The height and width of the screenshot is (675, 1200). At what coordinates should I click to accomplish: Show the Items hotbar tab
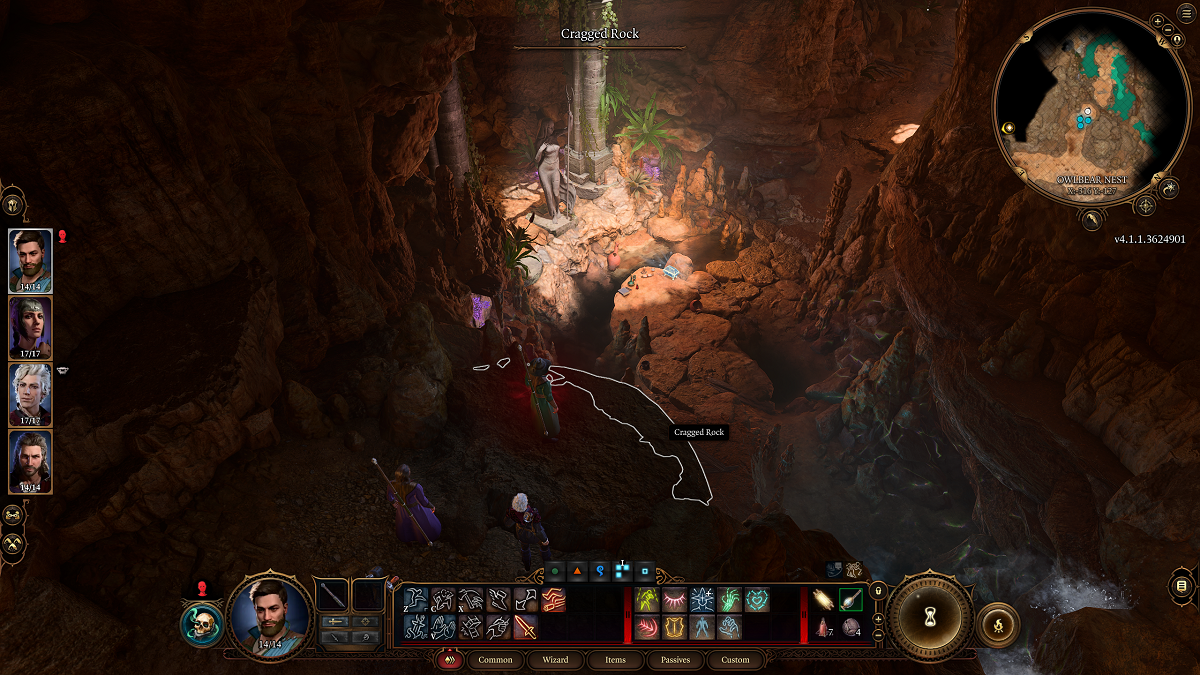[x=615, y=660]
